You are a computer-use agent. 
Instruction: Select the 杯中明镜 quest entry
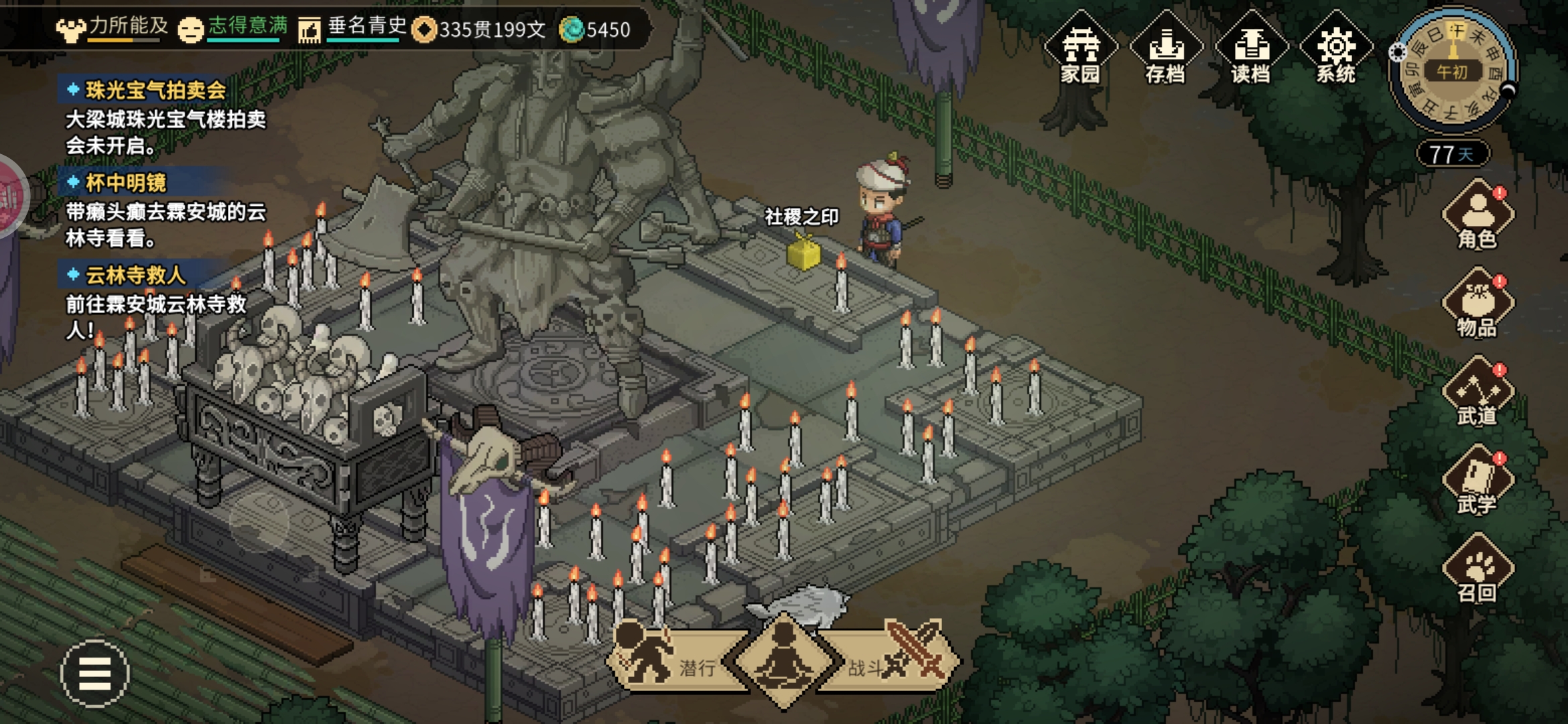click(126, 183)
